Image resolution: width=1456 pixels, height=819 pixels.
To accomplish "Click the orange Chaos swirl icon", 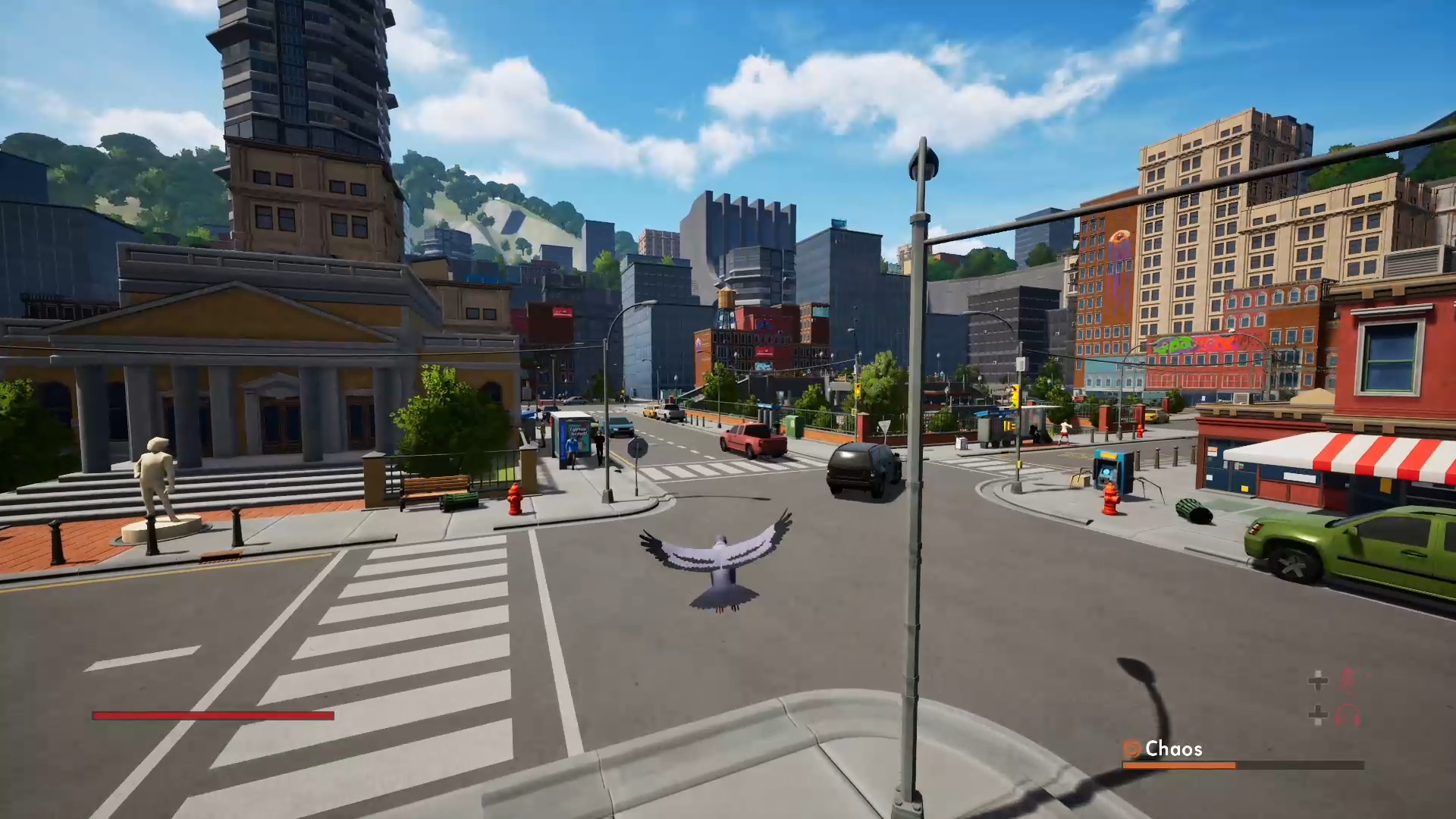I will coord(1132,749).
